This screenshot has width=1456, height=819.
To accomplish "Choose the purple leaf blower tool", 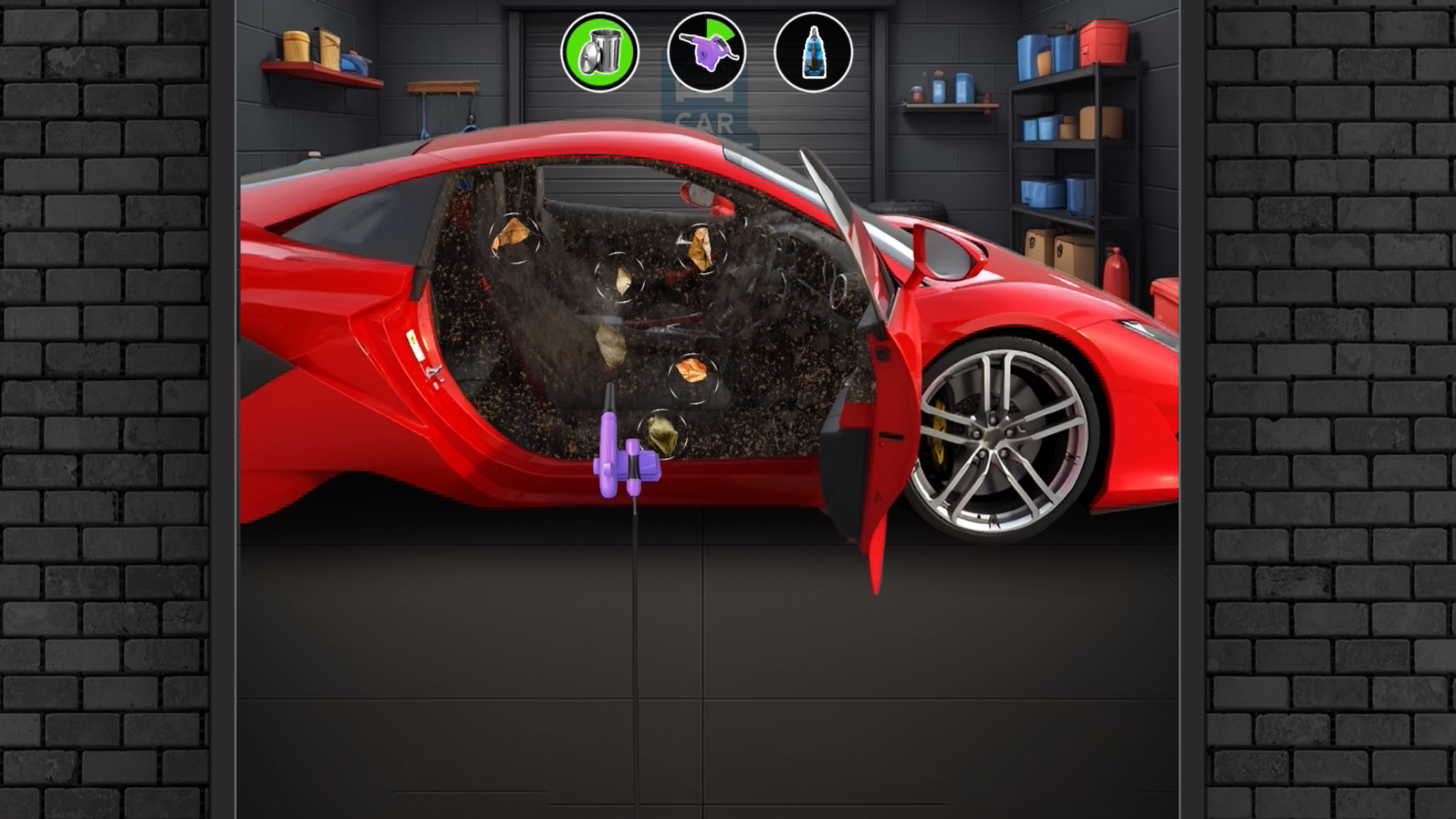I will point(706,52).
